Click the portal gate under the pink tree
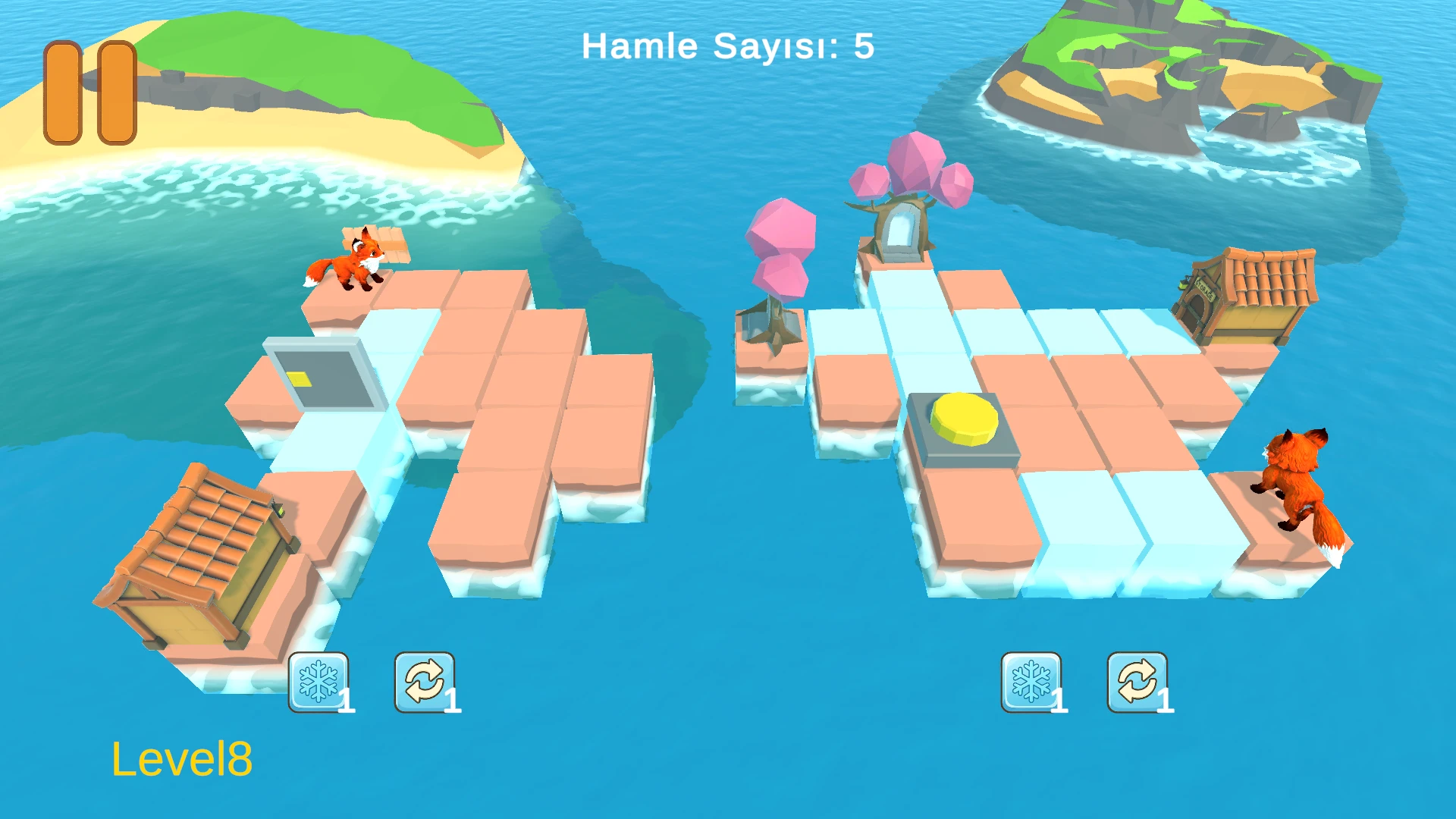The height and width of the screenshot is (819, 1456). click(902, 227)
